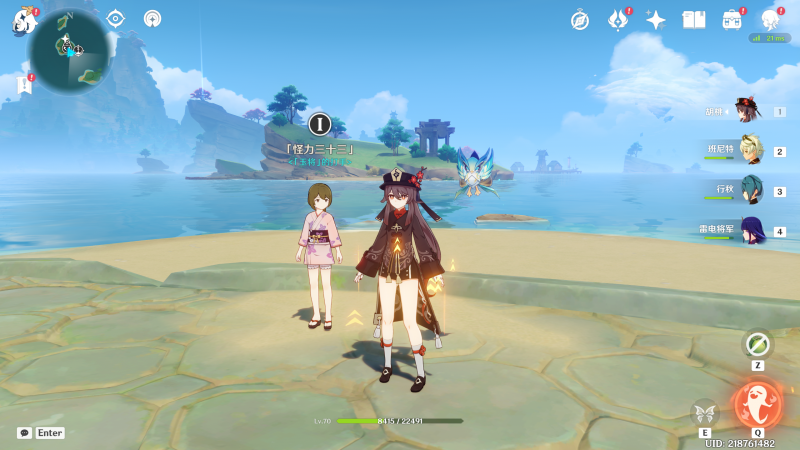Select party member 胡桃
Screen dimensions: 800x450
(746, 110)
